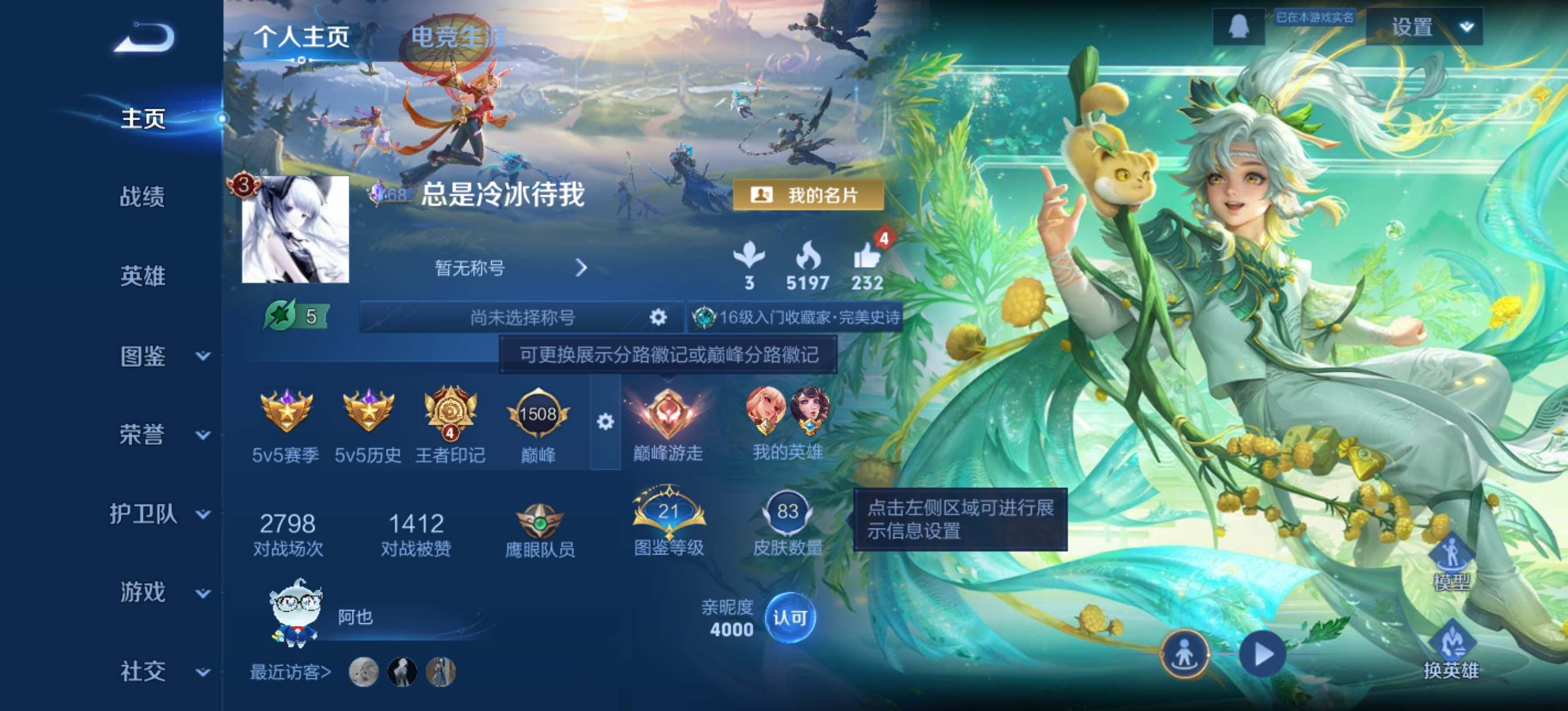Open the 巅峰 1508 peak score badge

[x=538, y=414]
